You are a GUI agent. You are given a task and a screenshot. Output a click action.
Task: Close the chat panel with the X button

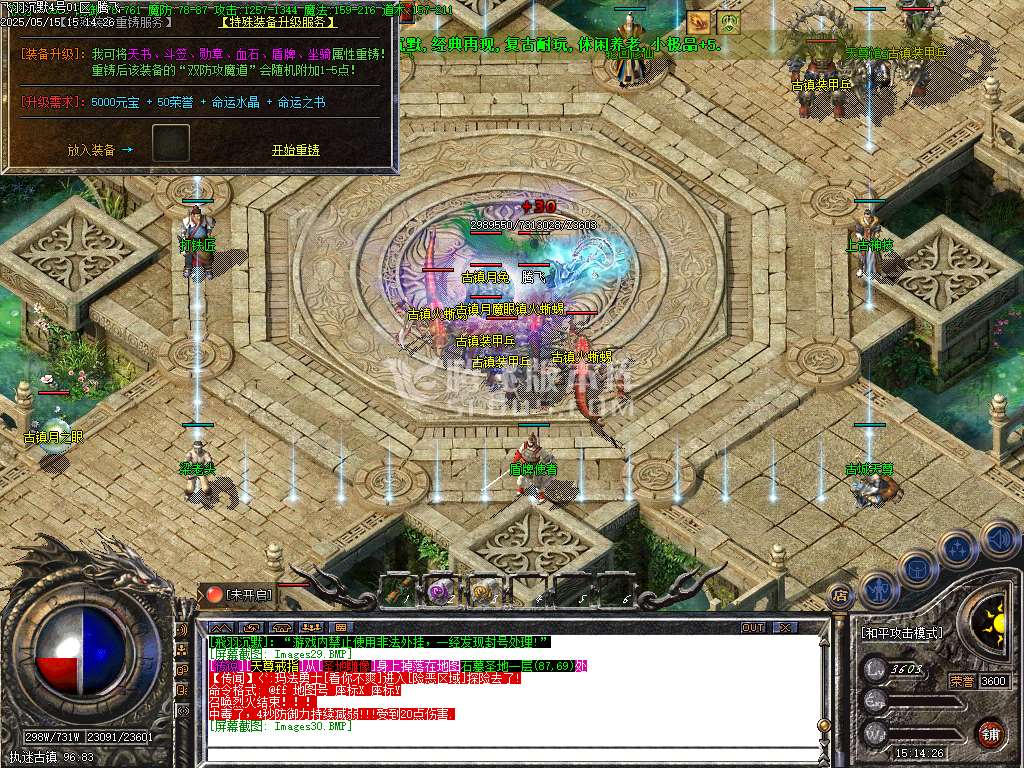point(785,627)
